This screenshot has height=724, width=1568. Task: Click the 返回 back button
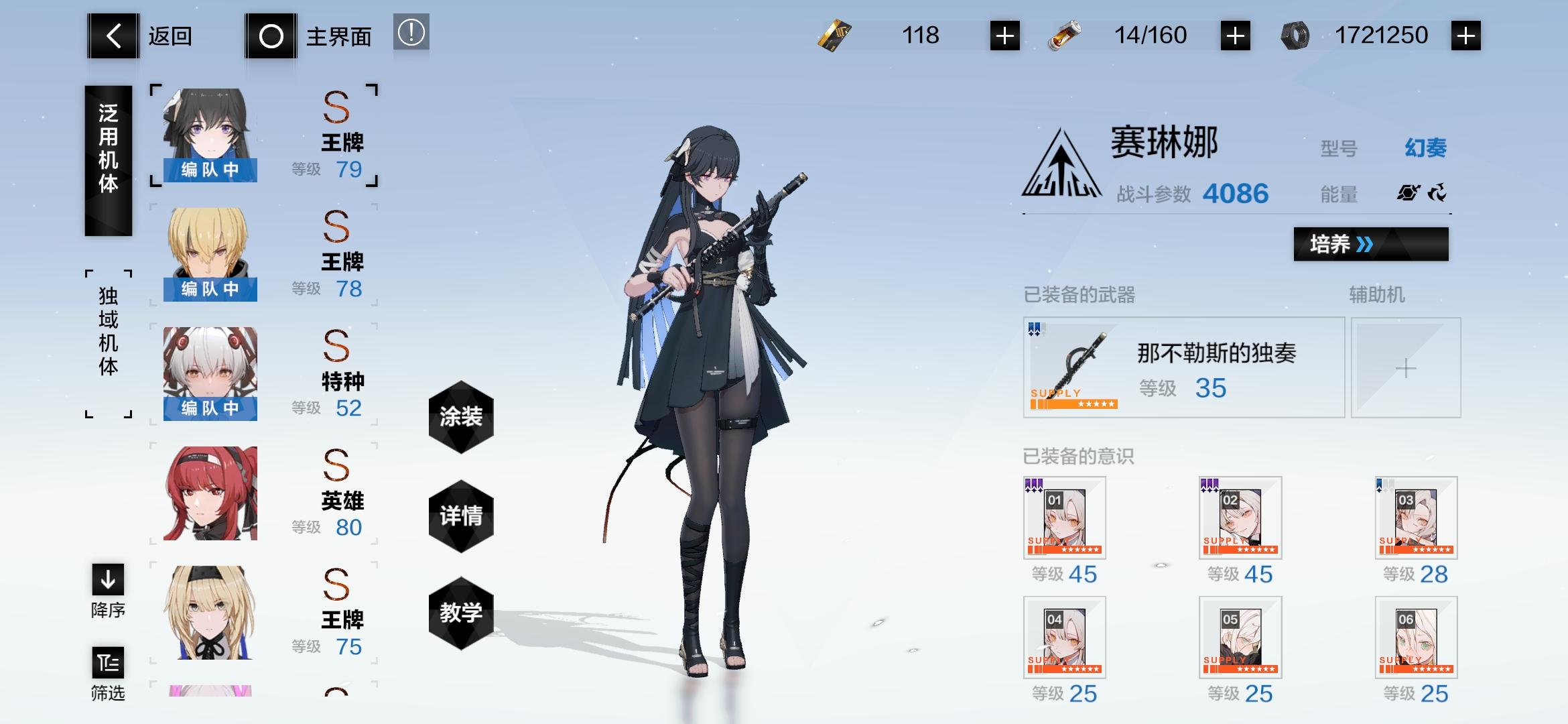[x=114, y=35]
